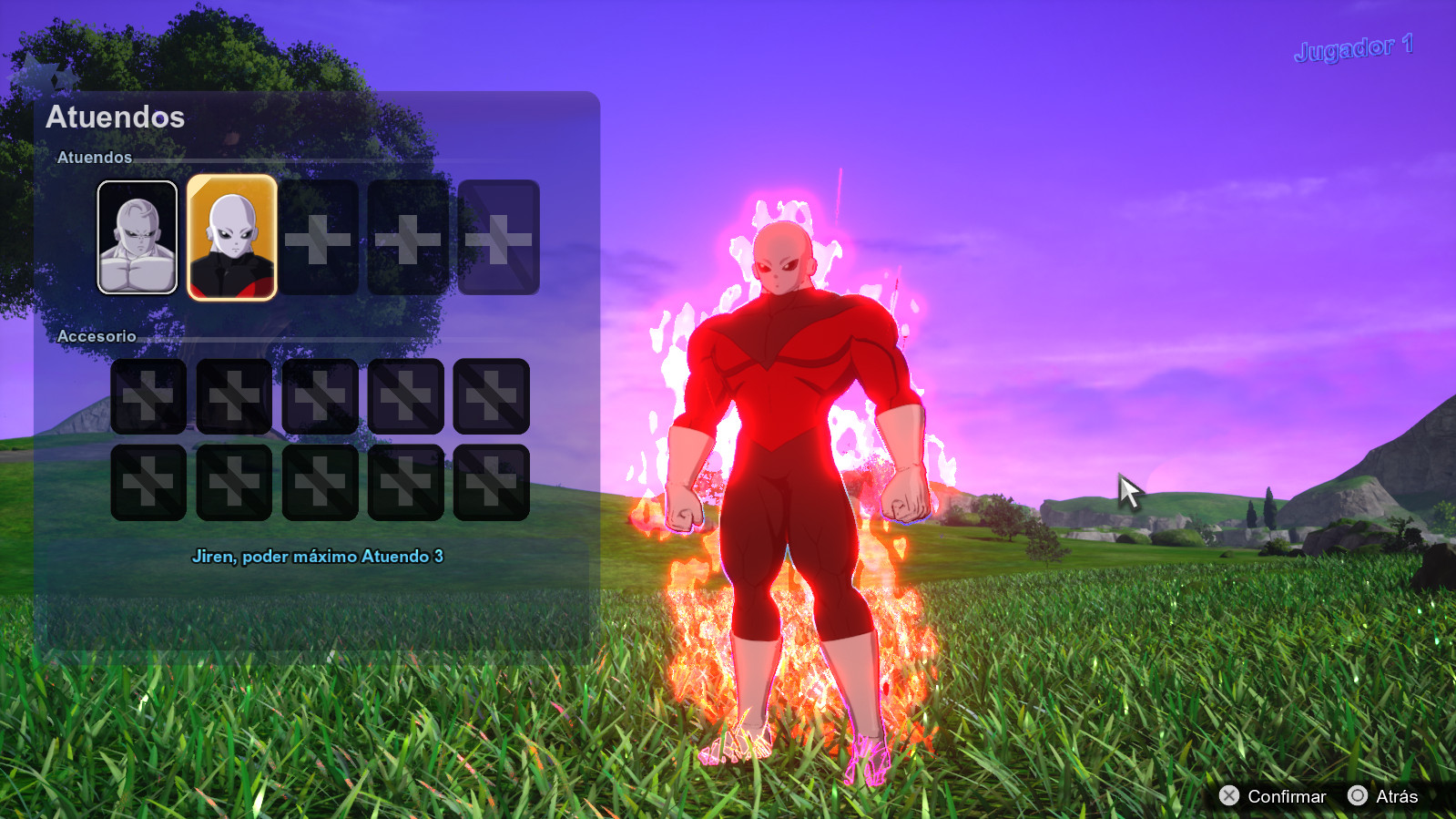Click the first accessory slot in bottom row
Screen dimensions: 1456x819
coord(148,480)
